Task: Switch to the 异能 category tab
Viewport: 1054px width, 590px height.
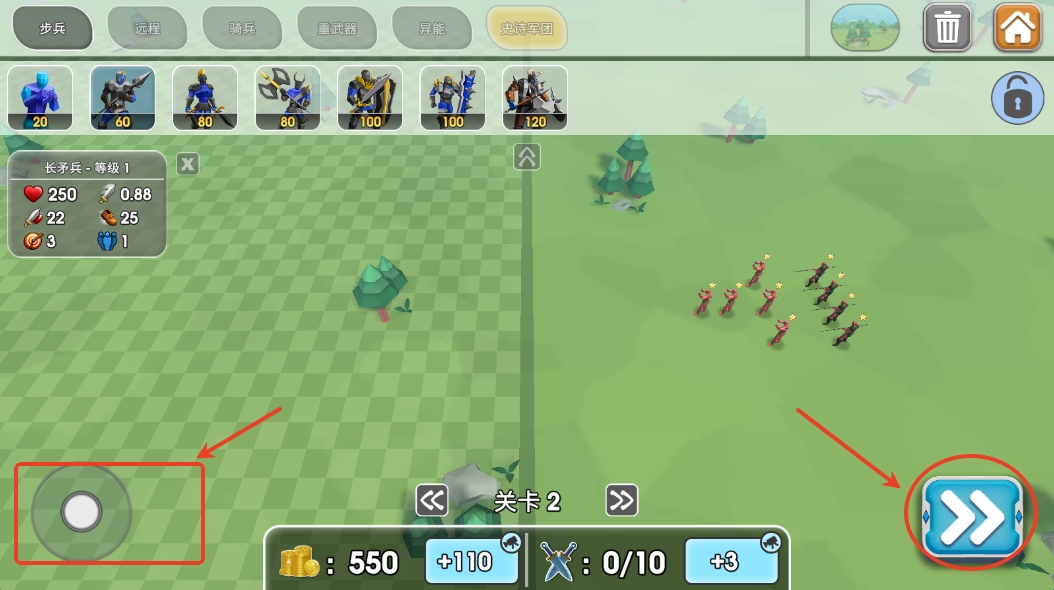Action: (x=432, y=28)
